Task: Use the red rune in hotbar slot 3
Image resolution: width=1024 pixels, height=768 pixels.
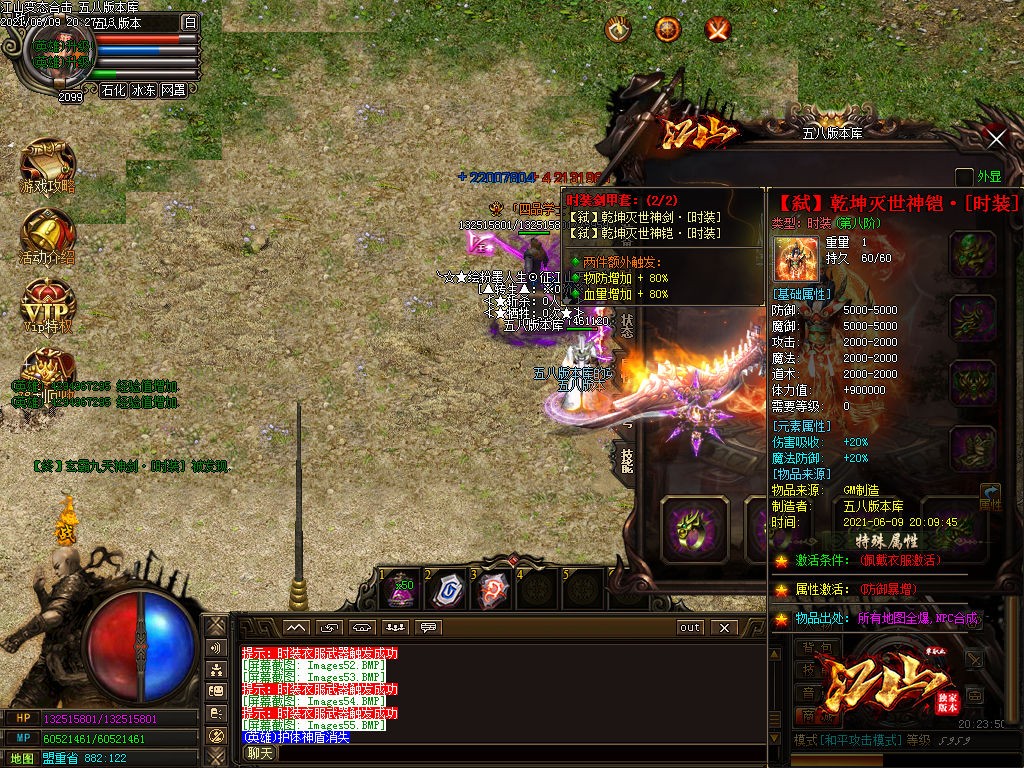Action: tap(493, 590)
